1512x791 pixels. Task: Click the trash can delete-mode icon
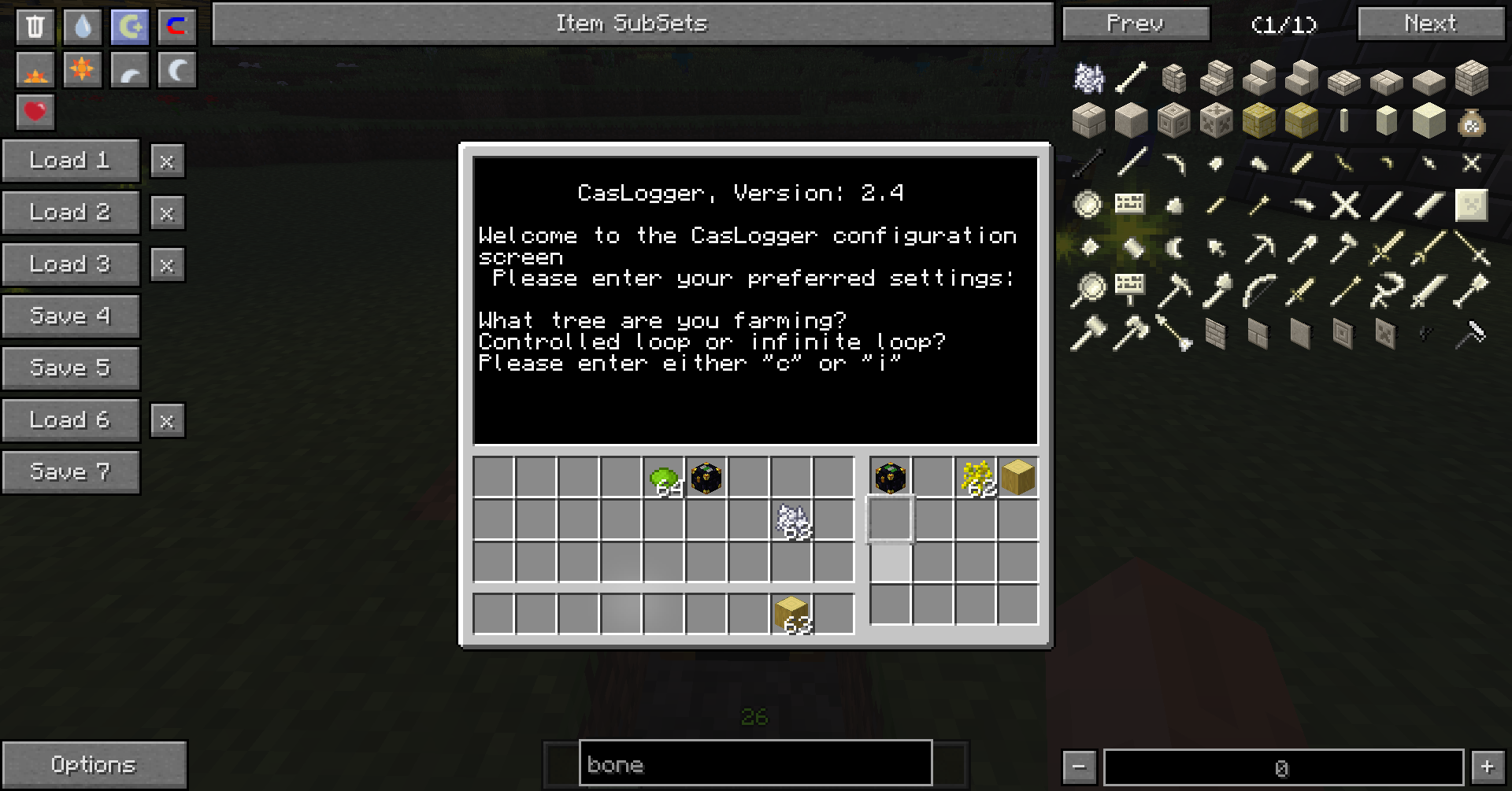tap(35, 26)
